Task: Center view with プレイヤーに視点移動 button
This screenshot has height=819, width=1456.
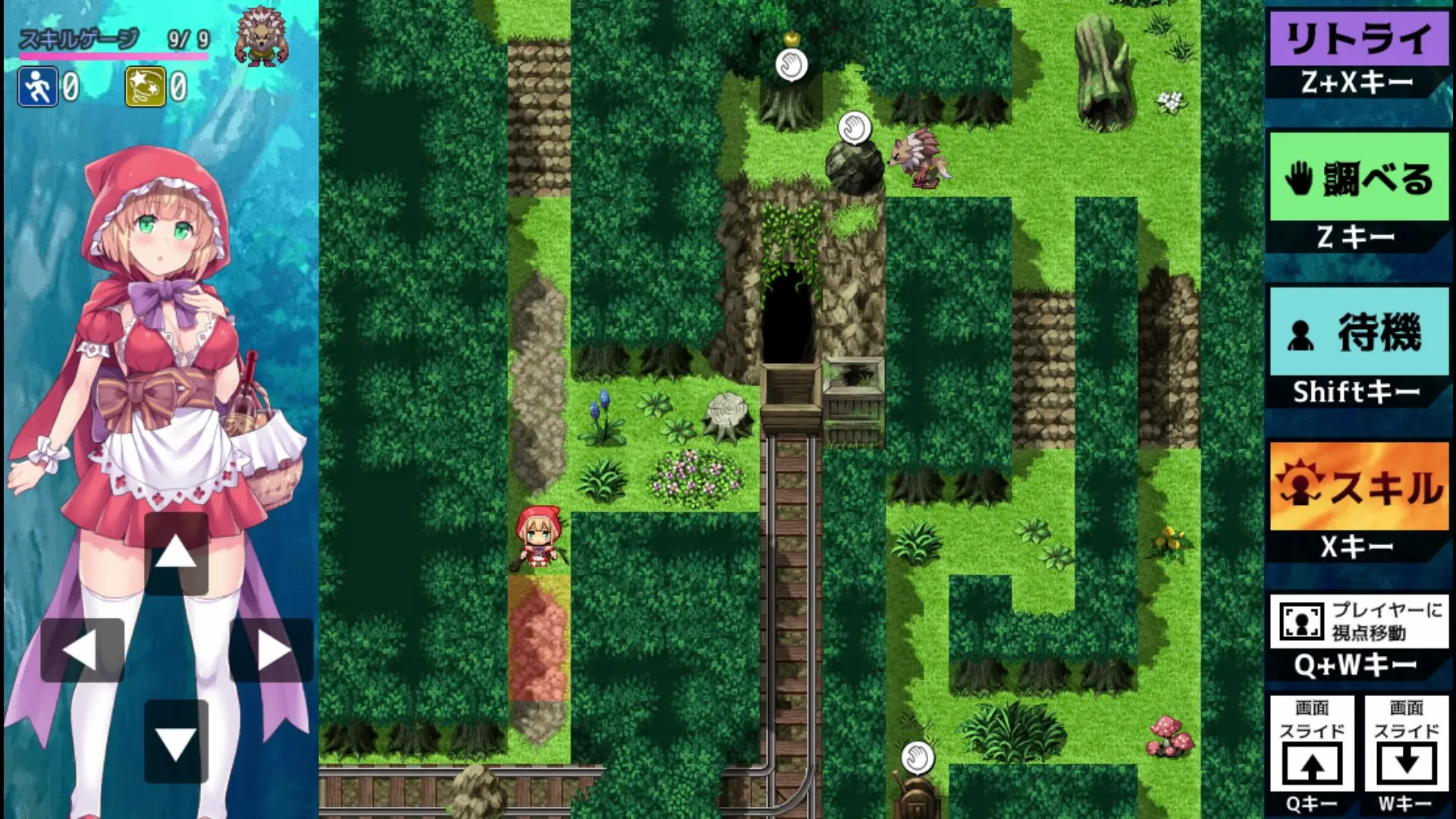Action: [1359, 621]
